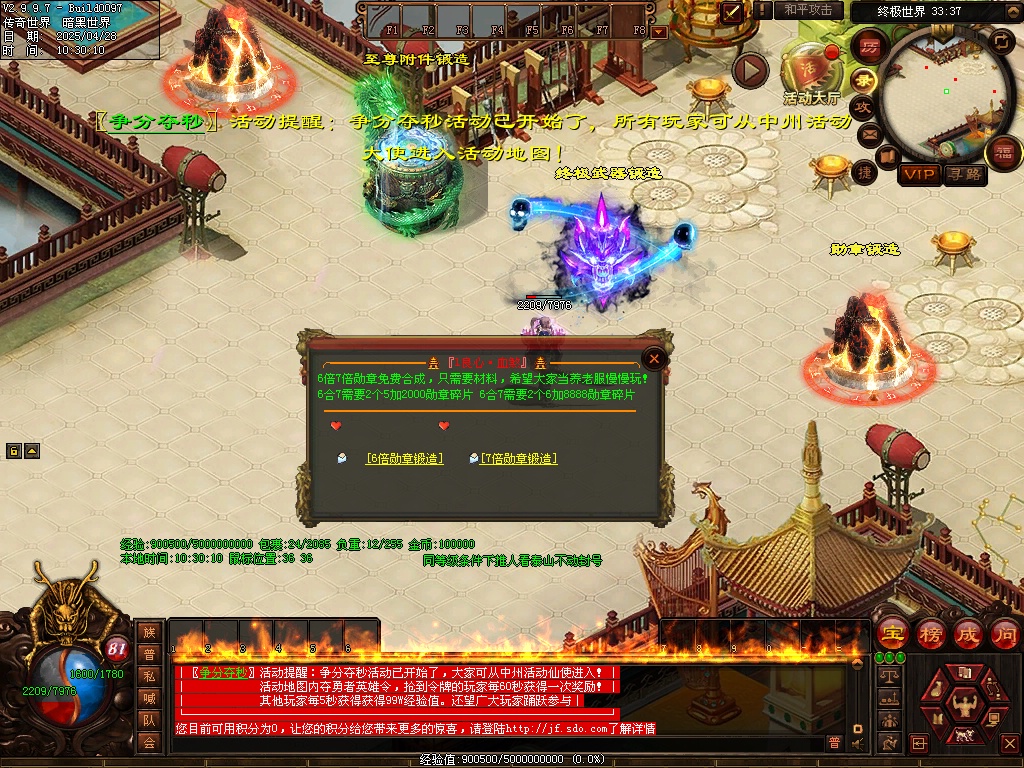Open the 宝 treasure shop button
This screenshot has height=768, width=1024.
click(x=892, y=633)
